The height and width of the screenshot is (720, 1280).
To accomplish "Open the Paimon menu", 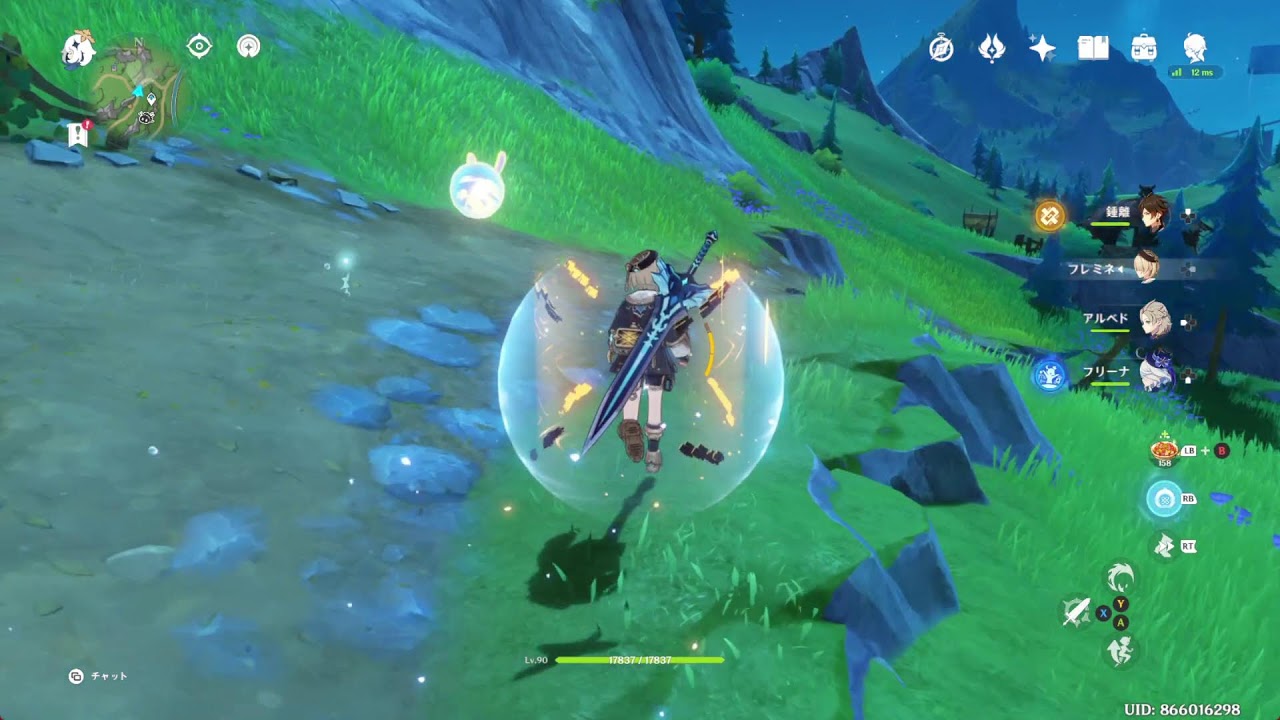I will coord(78,48).
